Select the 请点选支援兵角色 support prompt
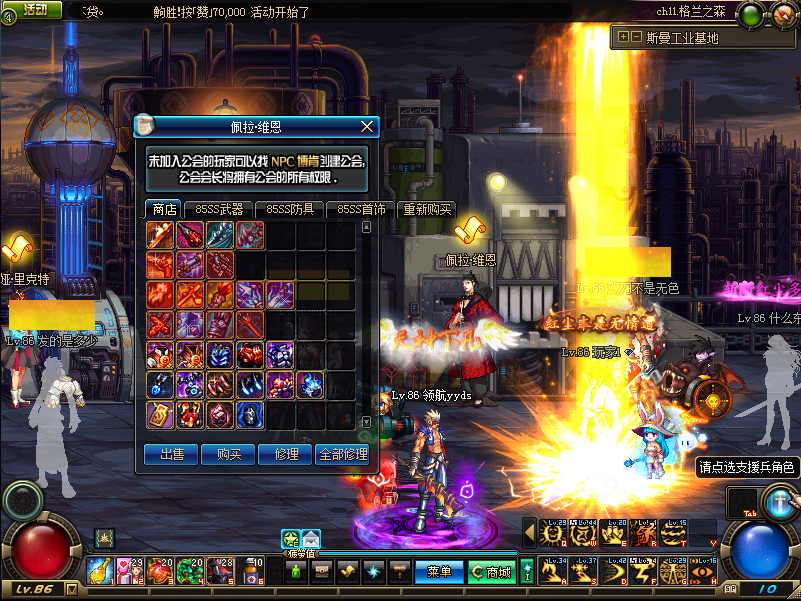The height and width of the screenshot is (601, 801). [x=748, y=466]
